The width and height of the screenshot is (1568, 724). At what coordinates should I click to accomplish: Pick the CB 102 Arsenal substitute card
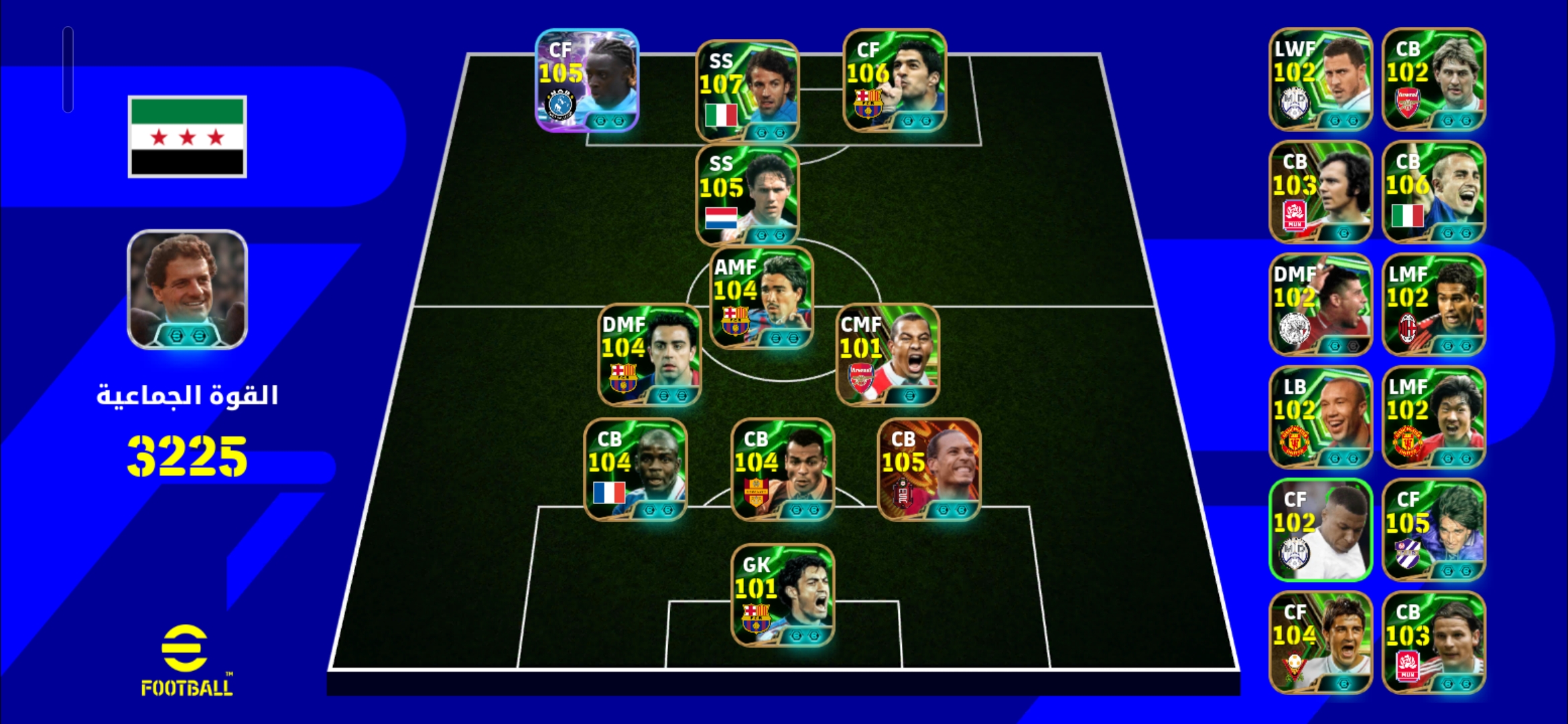coord(1434,79)
